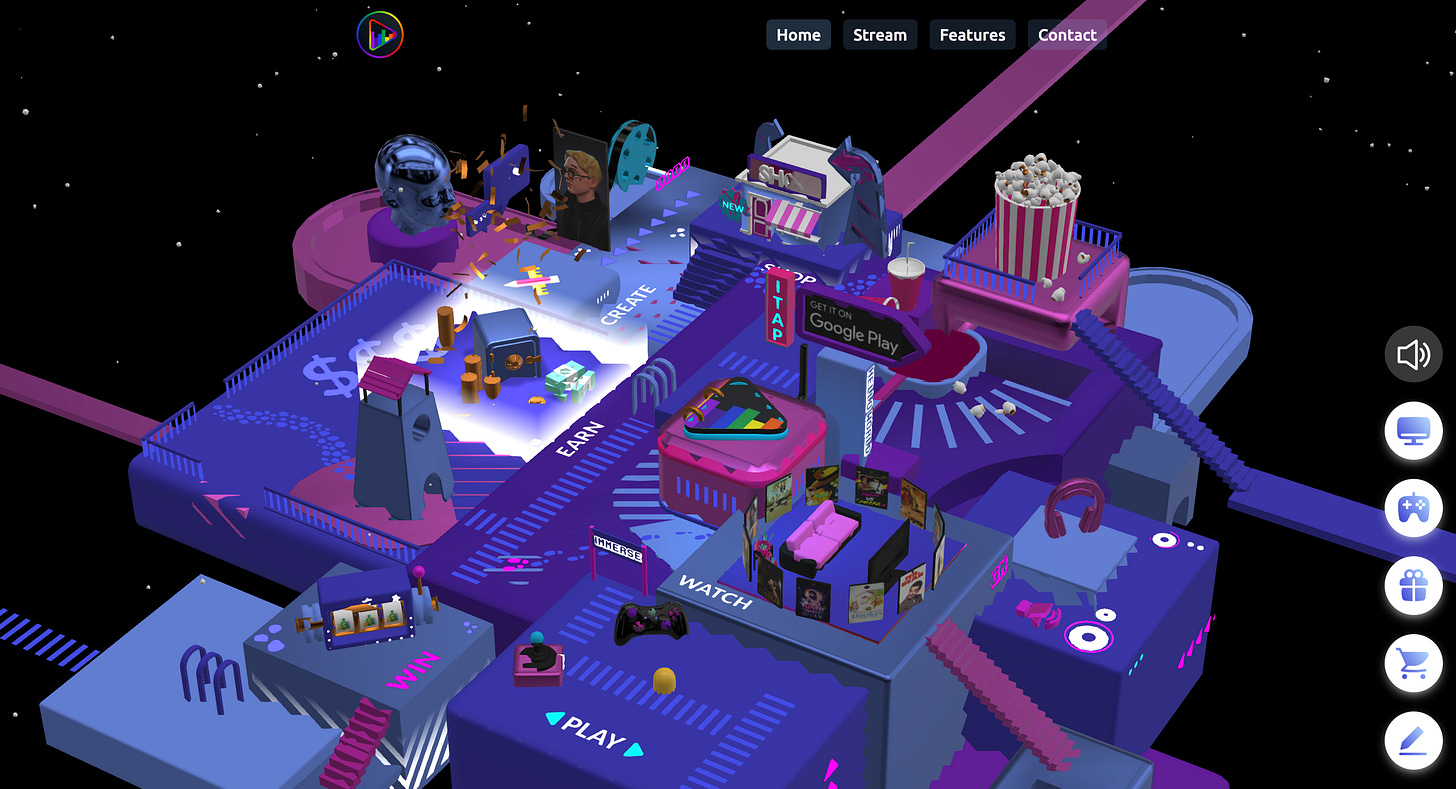Click the WATCH sign near the lounge
The image size is (1456, 789).
tap(716, 592)
